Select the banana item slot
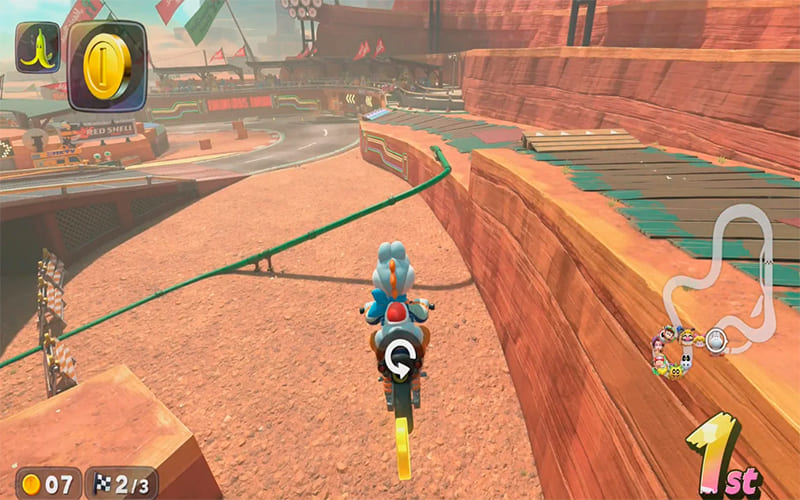The width and height of the screenshot is (800, 500). pos(38,48)
